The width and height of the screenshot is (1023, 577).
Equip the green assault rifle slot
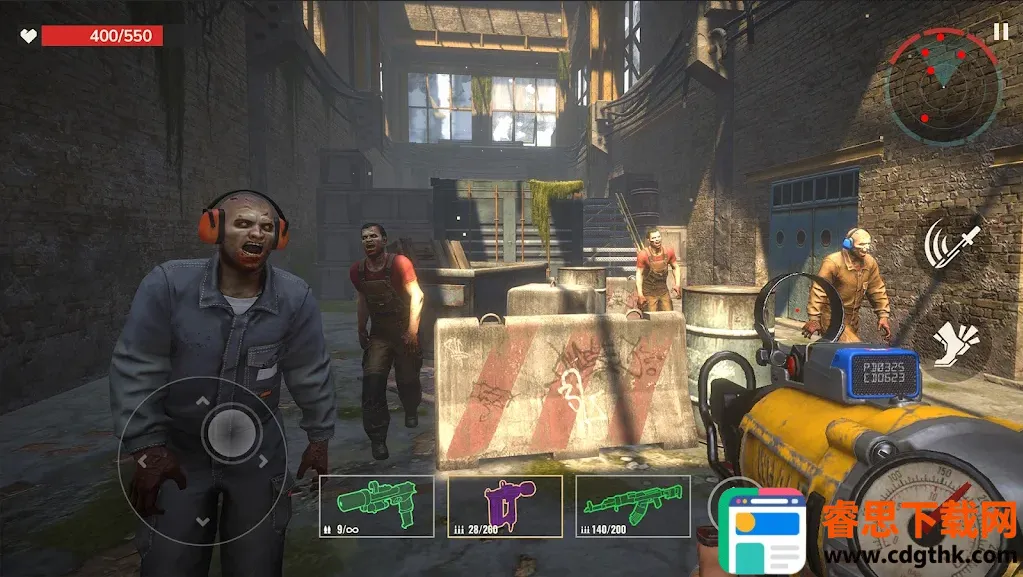click(632, 505)
